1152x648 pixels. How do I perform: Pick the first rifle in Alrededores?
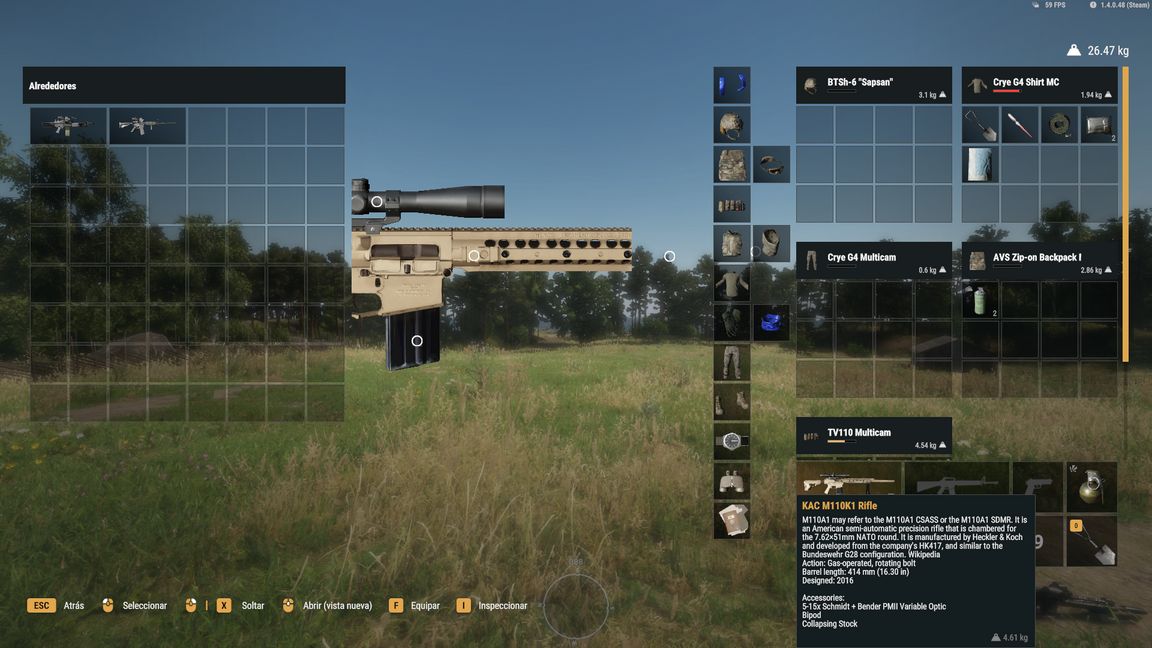pyautogui.click(x=68, y=126)
